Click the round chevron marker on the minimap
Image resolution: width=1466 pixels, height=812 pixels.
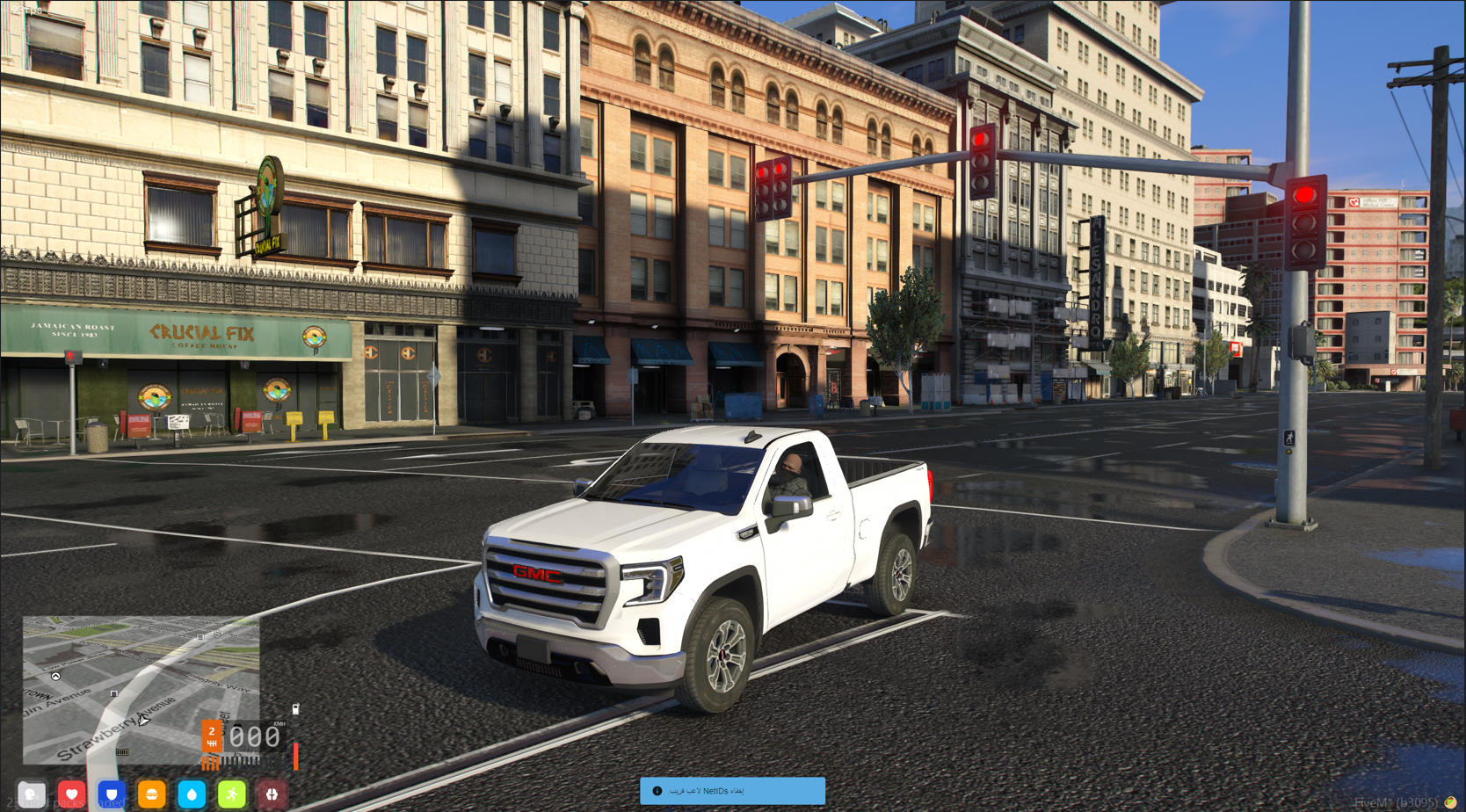(x=55, y=676)
